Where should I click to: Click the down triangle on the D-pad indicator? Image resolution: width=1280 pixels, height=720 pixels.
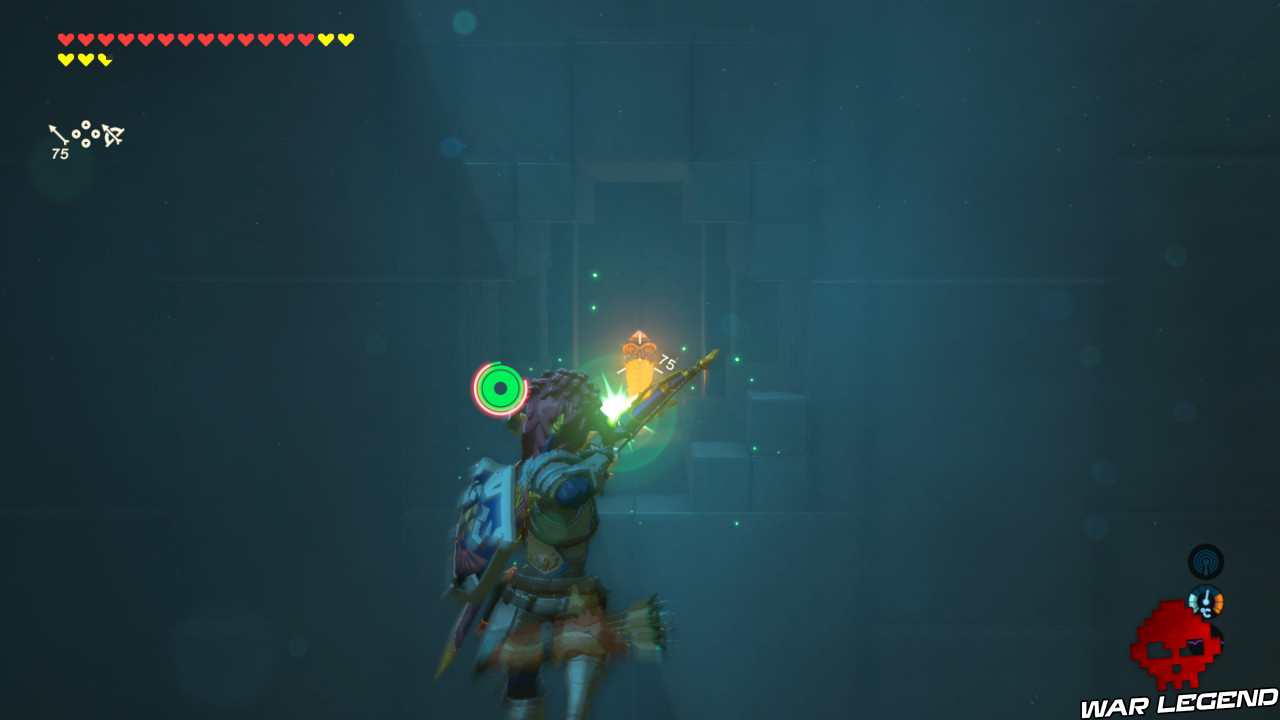(x=86, y=143)
